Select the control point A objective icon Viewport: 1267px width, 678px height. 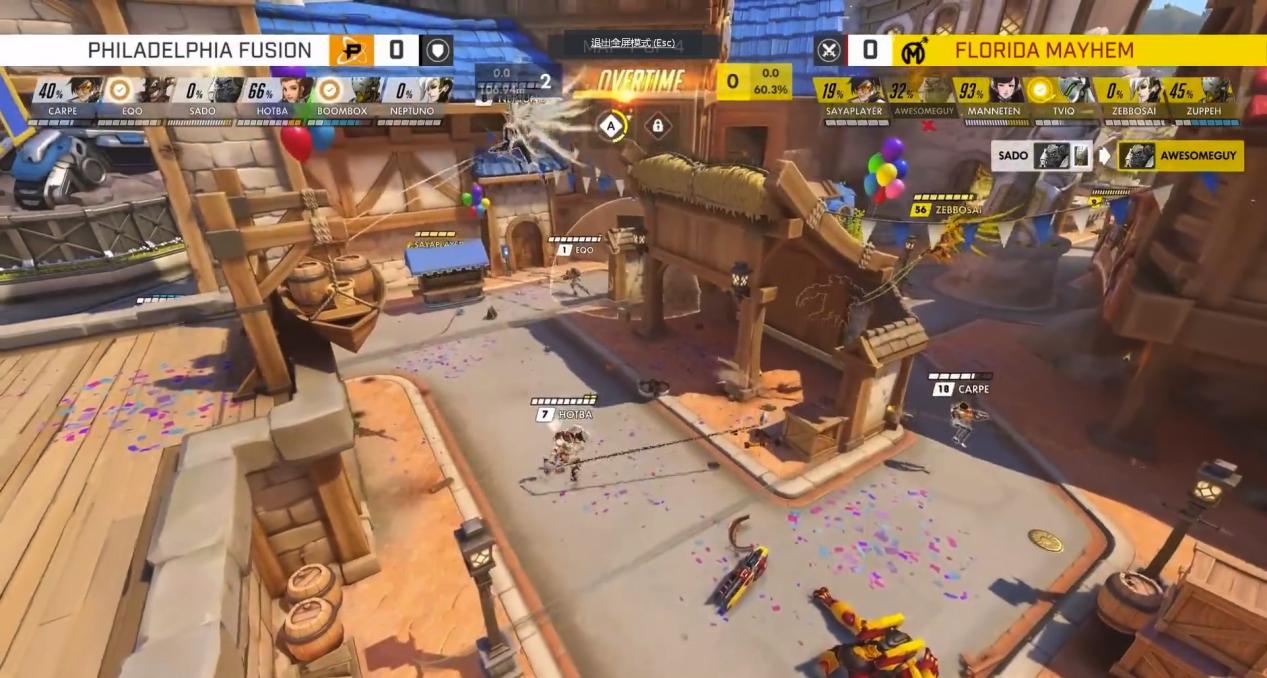611,126
